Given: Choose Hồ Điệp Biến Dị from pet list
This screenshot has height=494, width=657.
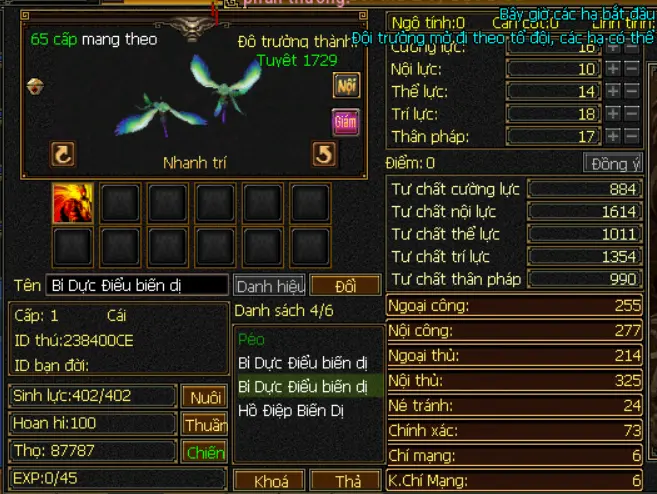Looking at the screenshot, I should pyautogui.click(x=290, y=410).
